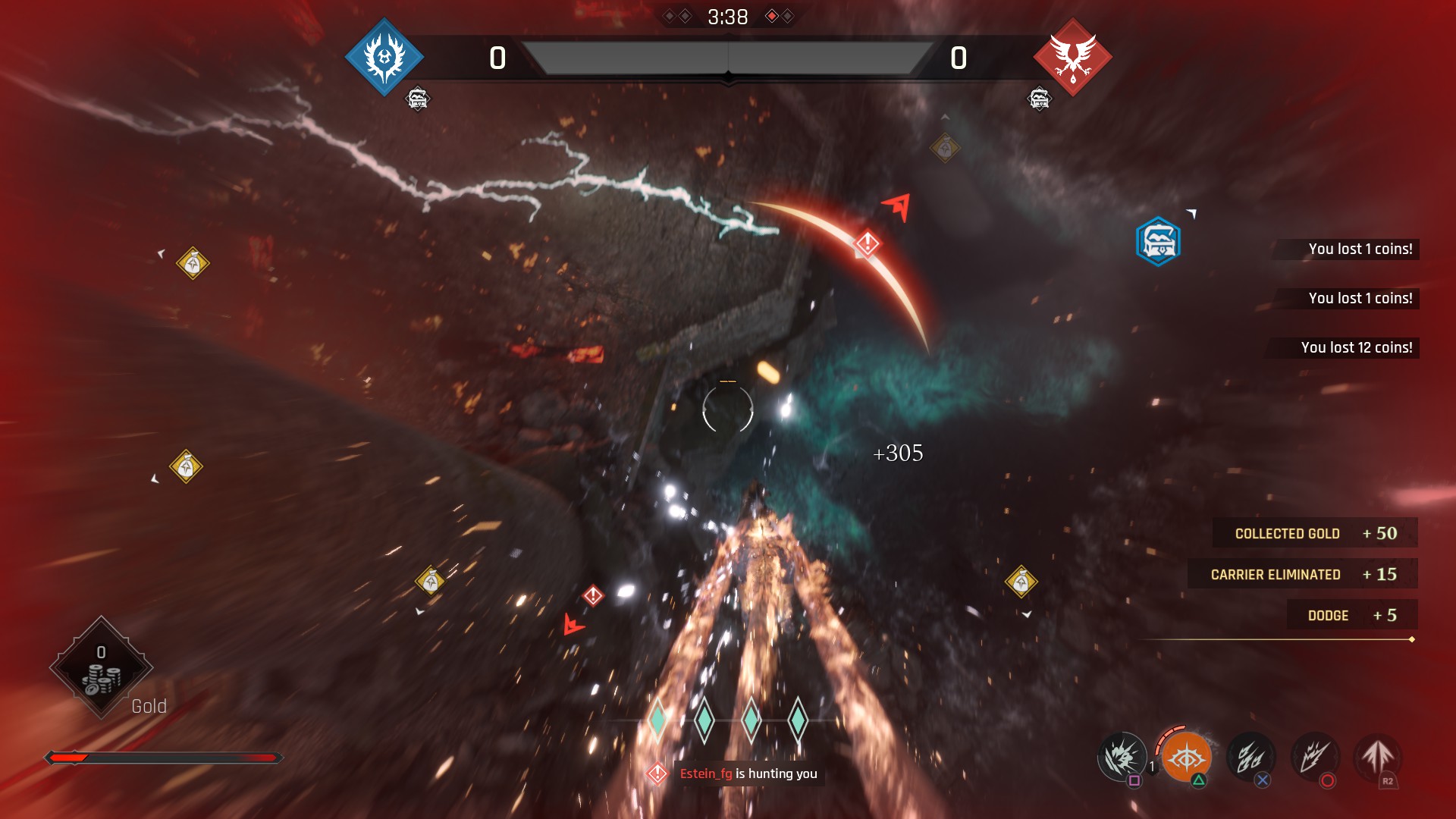Screen dimensions: 1456x819
Task: Activate the explosive burst ability
Action: click(x=1122, y=756)
